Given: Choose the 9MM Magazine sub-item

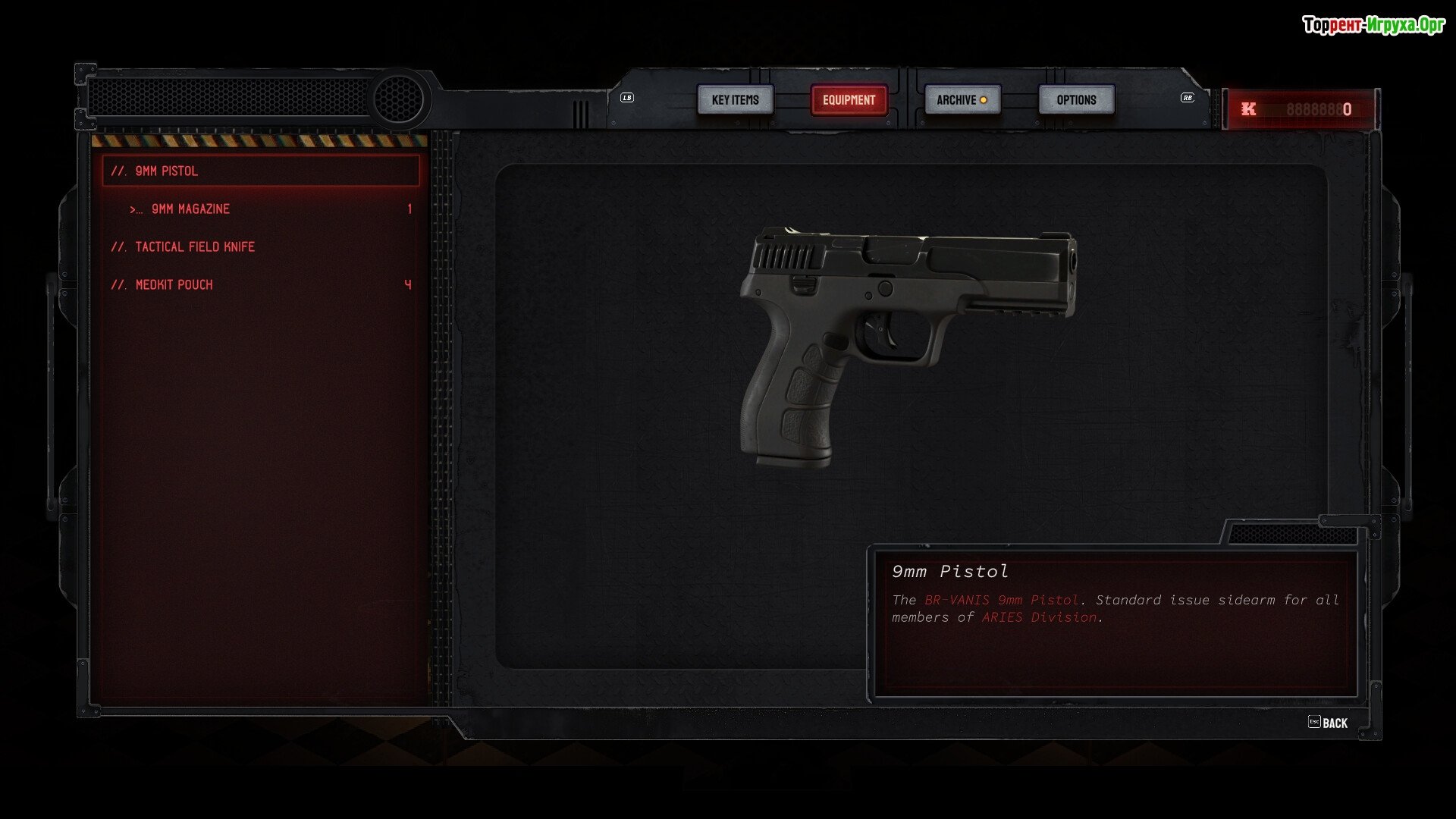Looking at the screenshot, I should coord(190,209).
